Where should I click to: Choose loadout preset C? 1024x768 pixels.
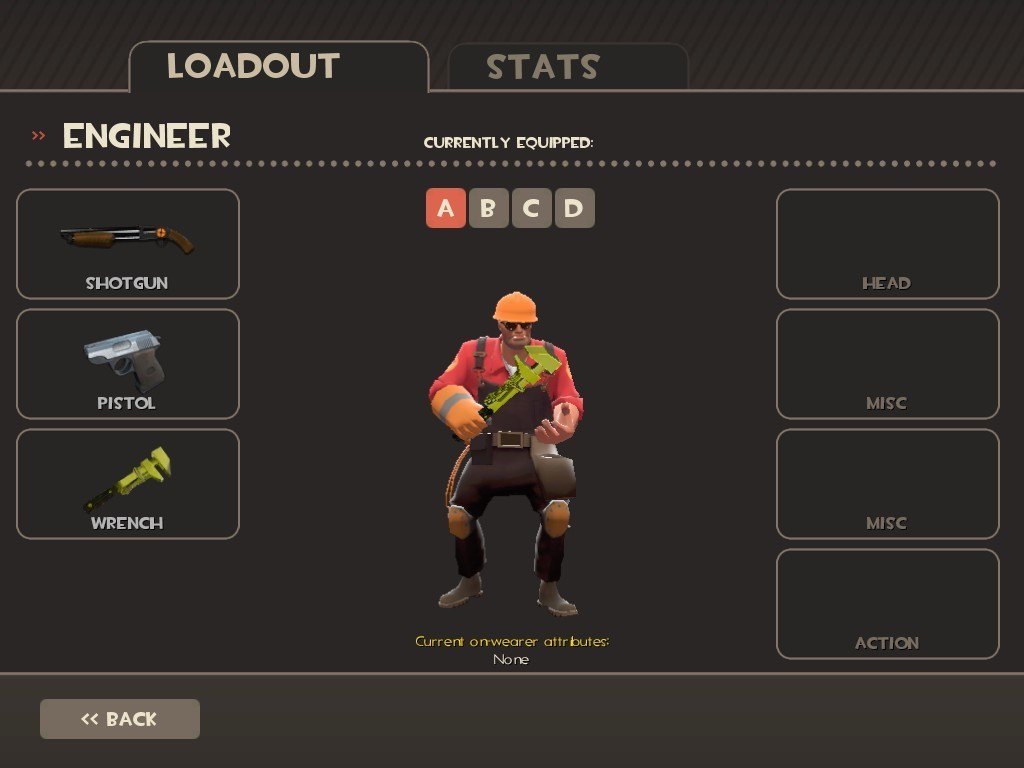532,208
